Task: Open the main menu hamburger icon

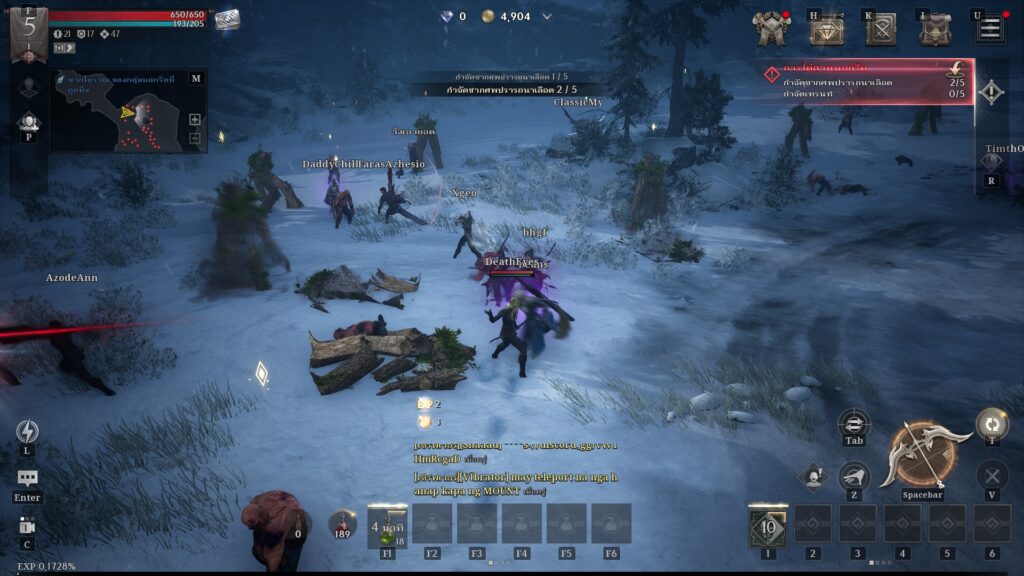Action: [990, 29]
